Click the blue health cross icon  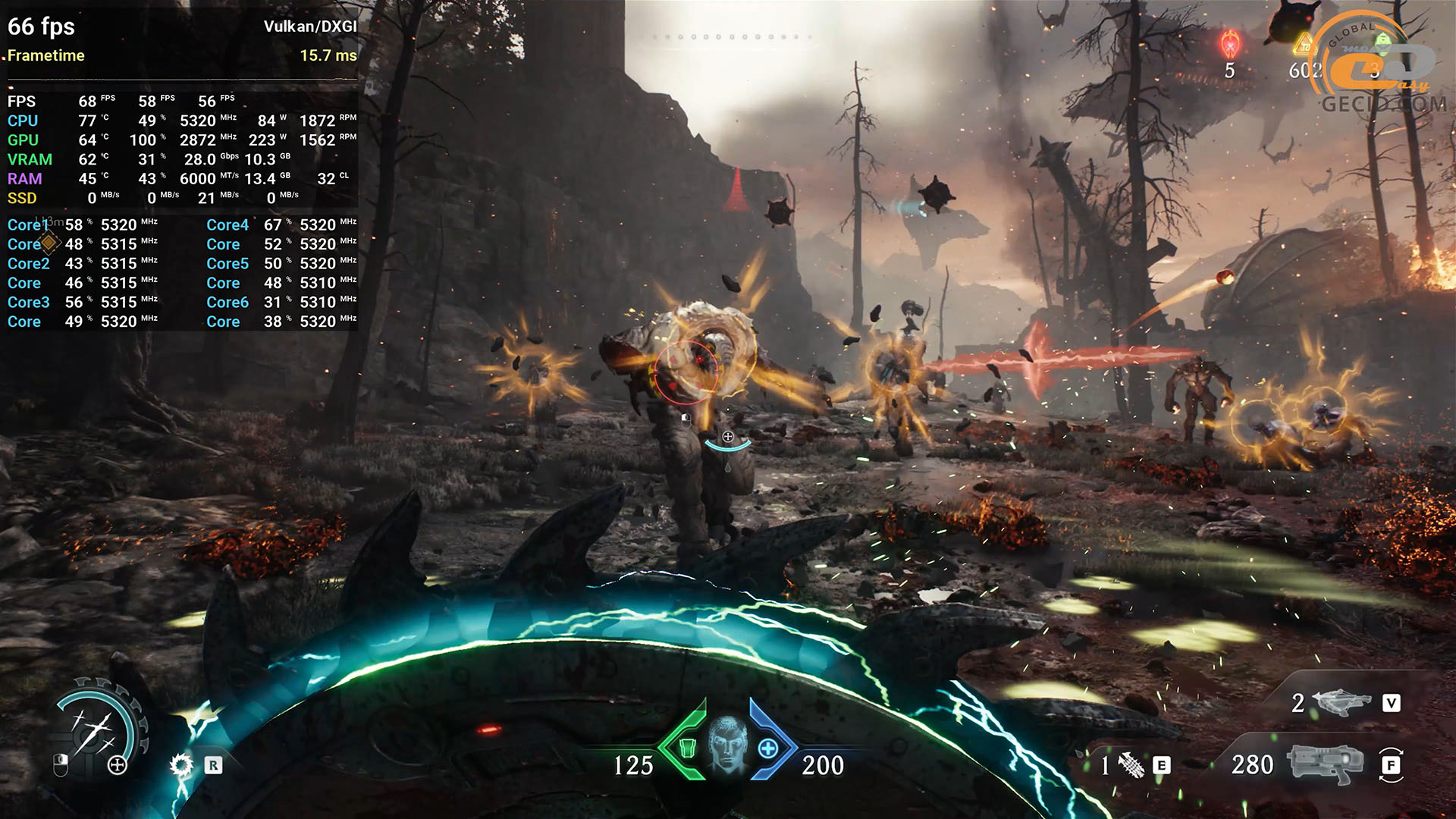[768, 748]
